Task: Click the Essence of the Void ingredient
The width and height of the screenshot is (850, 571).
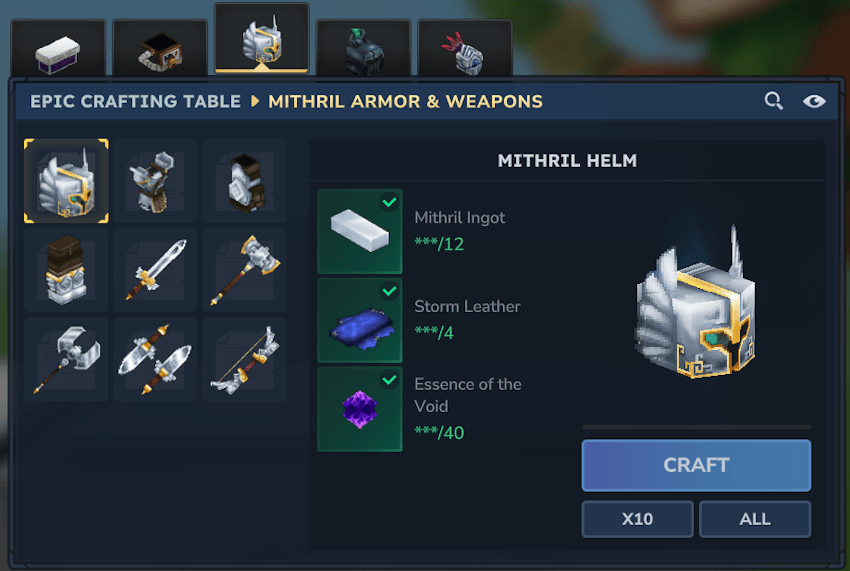Action: pyautogui.click(x=360, y=408)
